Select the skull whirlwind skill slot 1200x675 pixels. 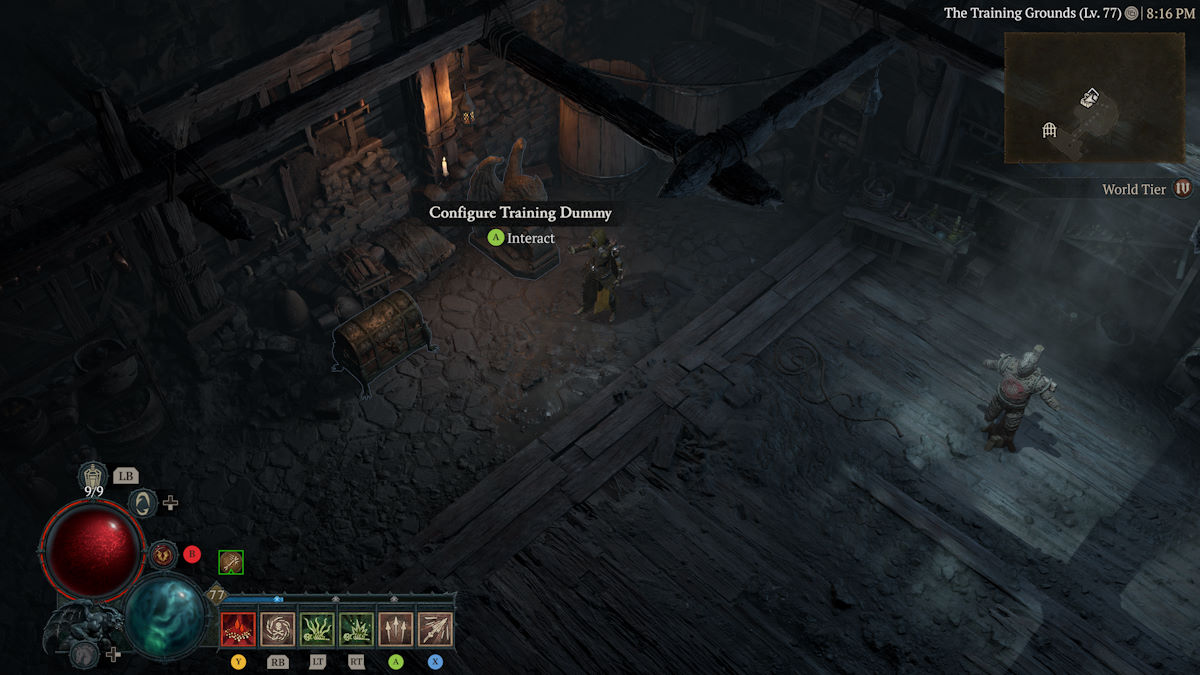click(x=277, y=630)
